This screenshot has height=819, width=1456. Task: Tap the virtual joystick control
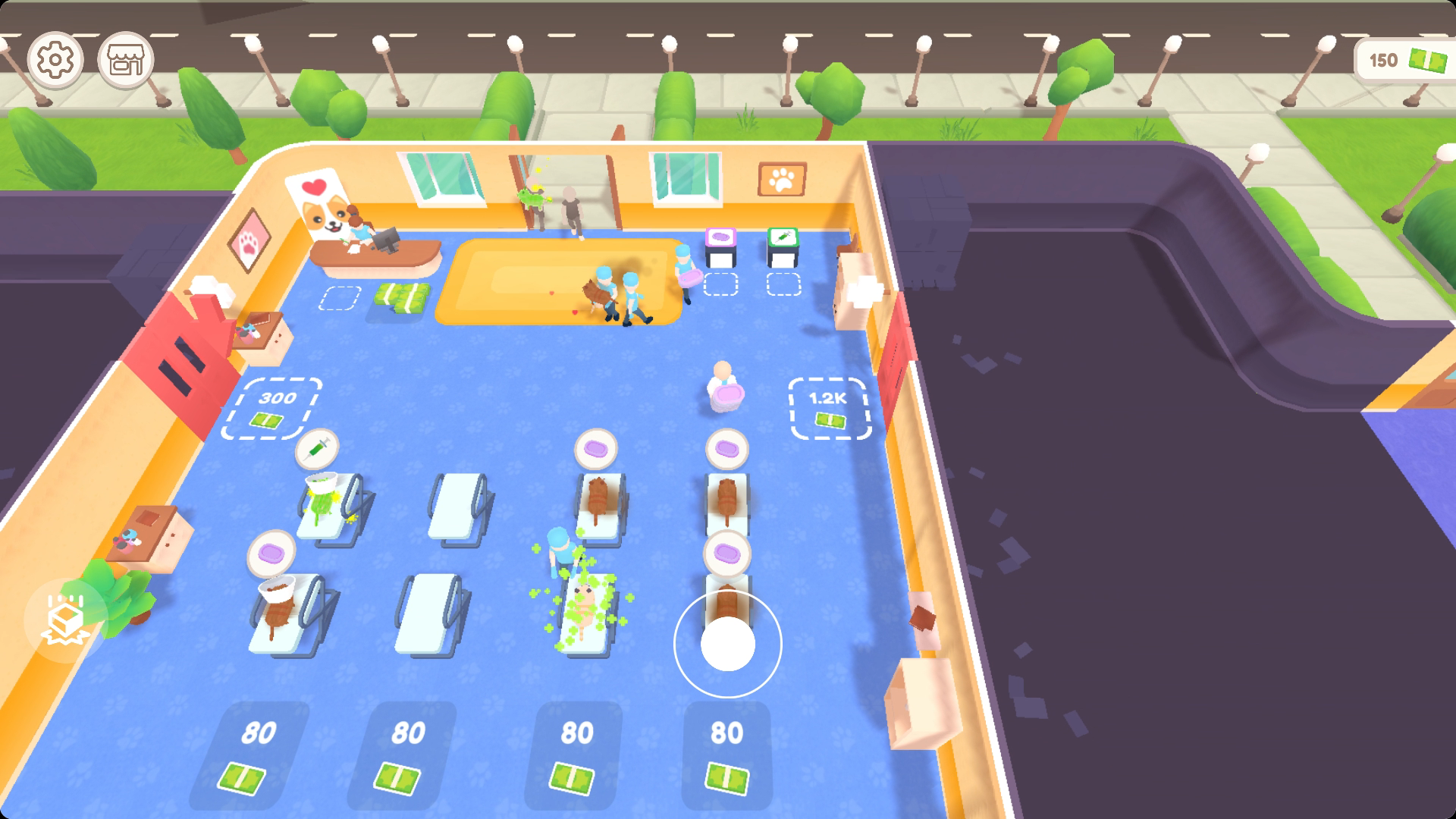726,643
